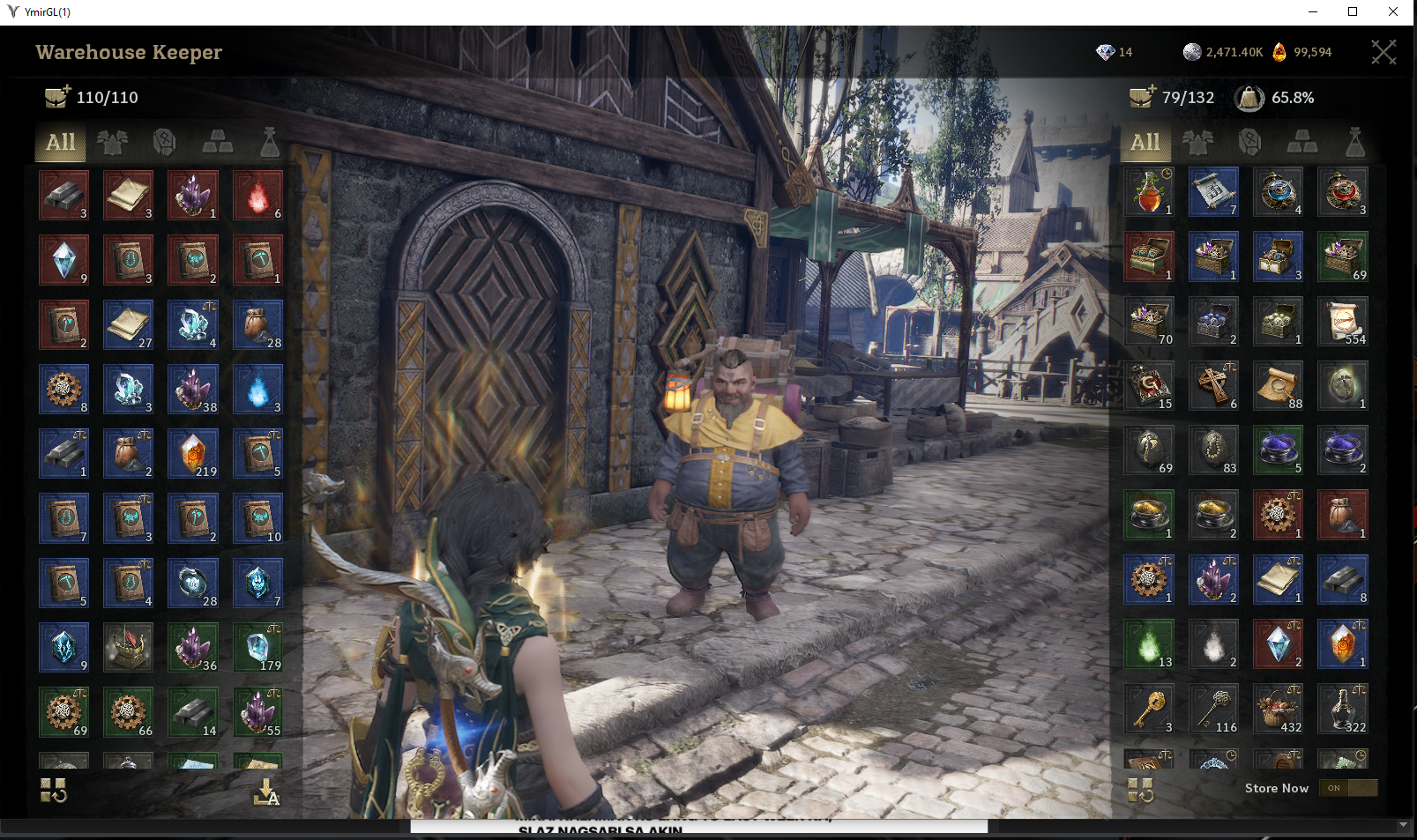The image size is (1417, 840).
Task: Open the warehouse ingot materials tab
Action: click(x=218, y=143)
